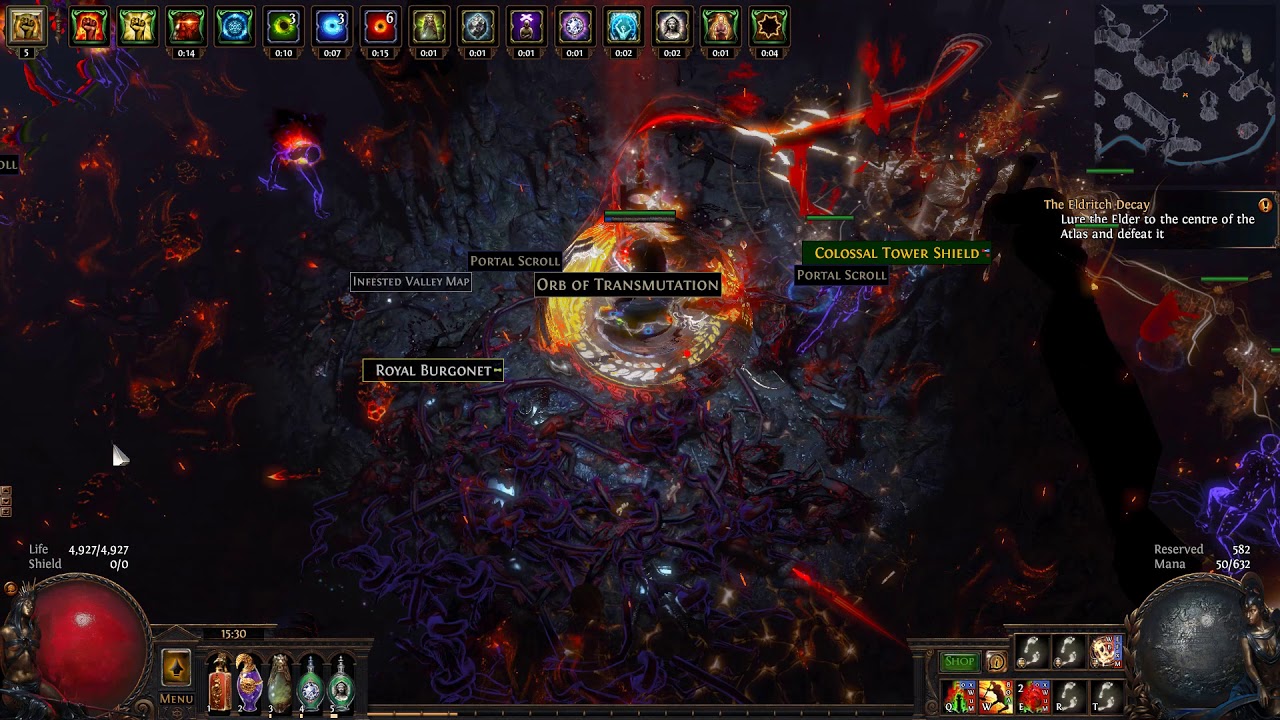Use the grey-green stone flask in slot 3

click(x=280, y=684)
